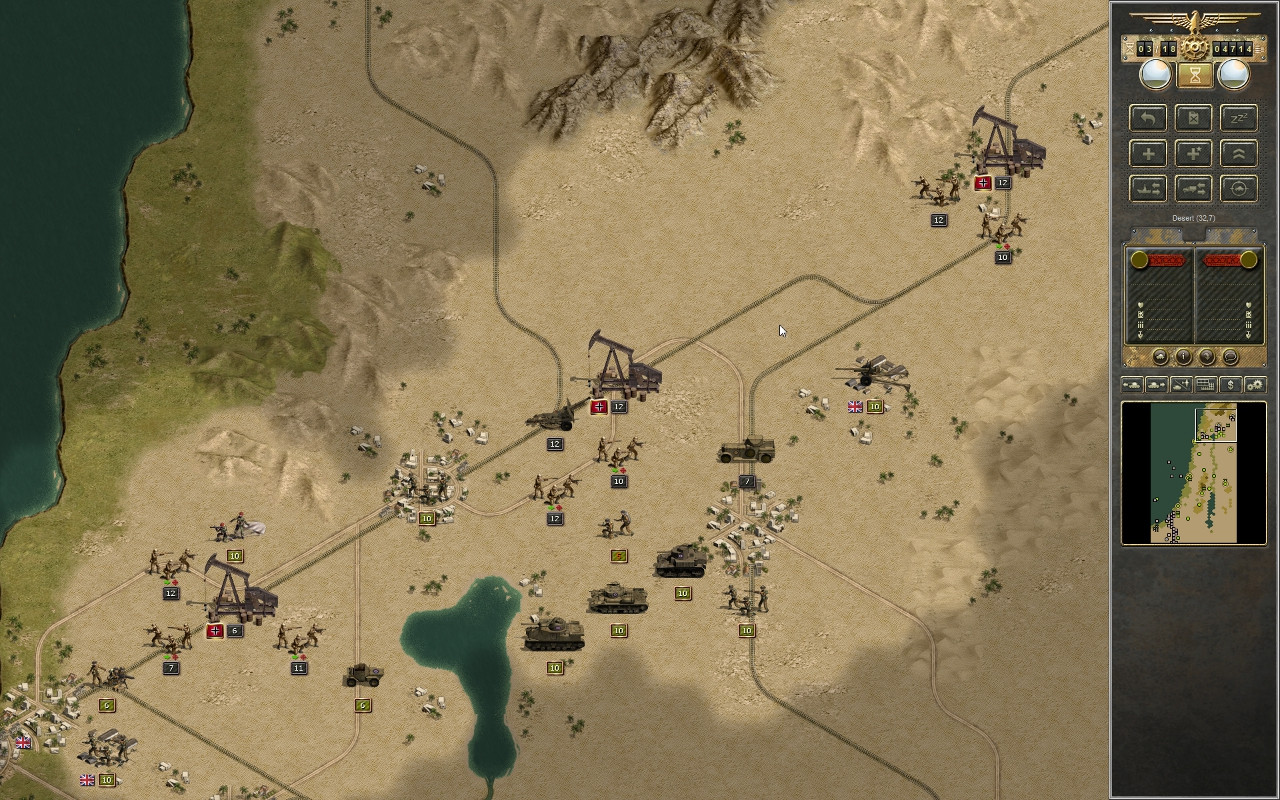This screenshot has width=1280, height=800.
Task: Reinforce the unit with replacements
Action: point(1147,153)
